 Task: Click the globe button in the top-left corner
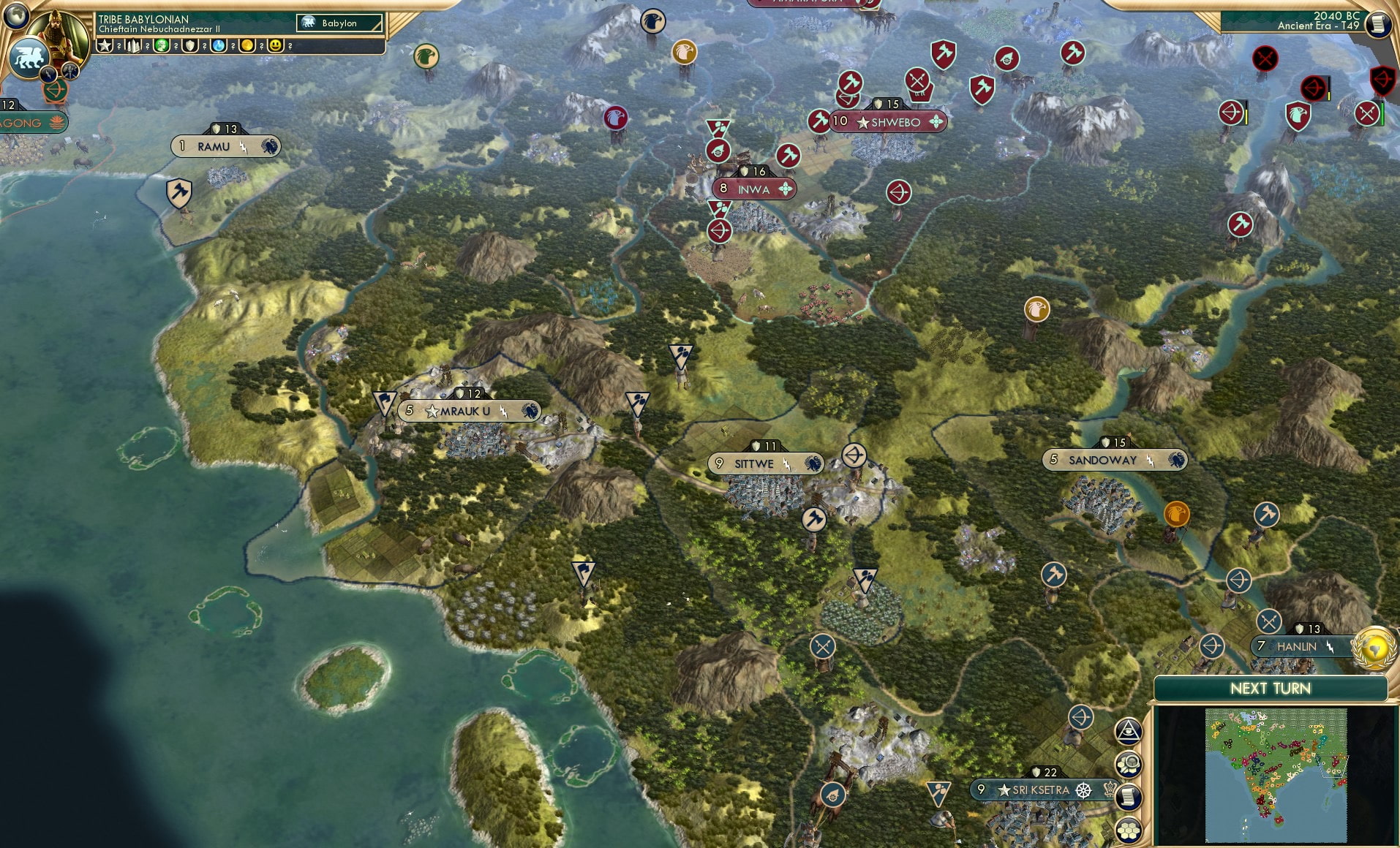(15, 15)
